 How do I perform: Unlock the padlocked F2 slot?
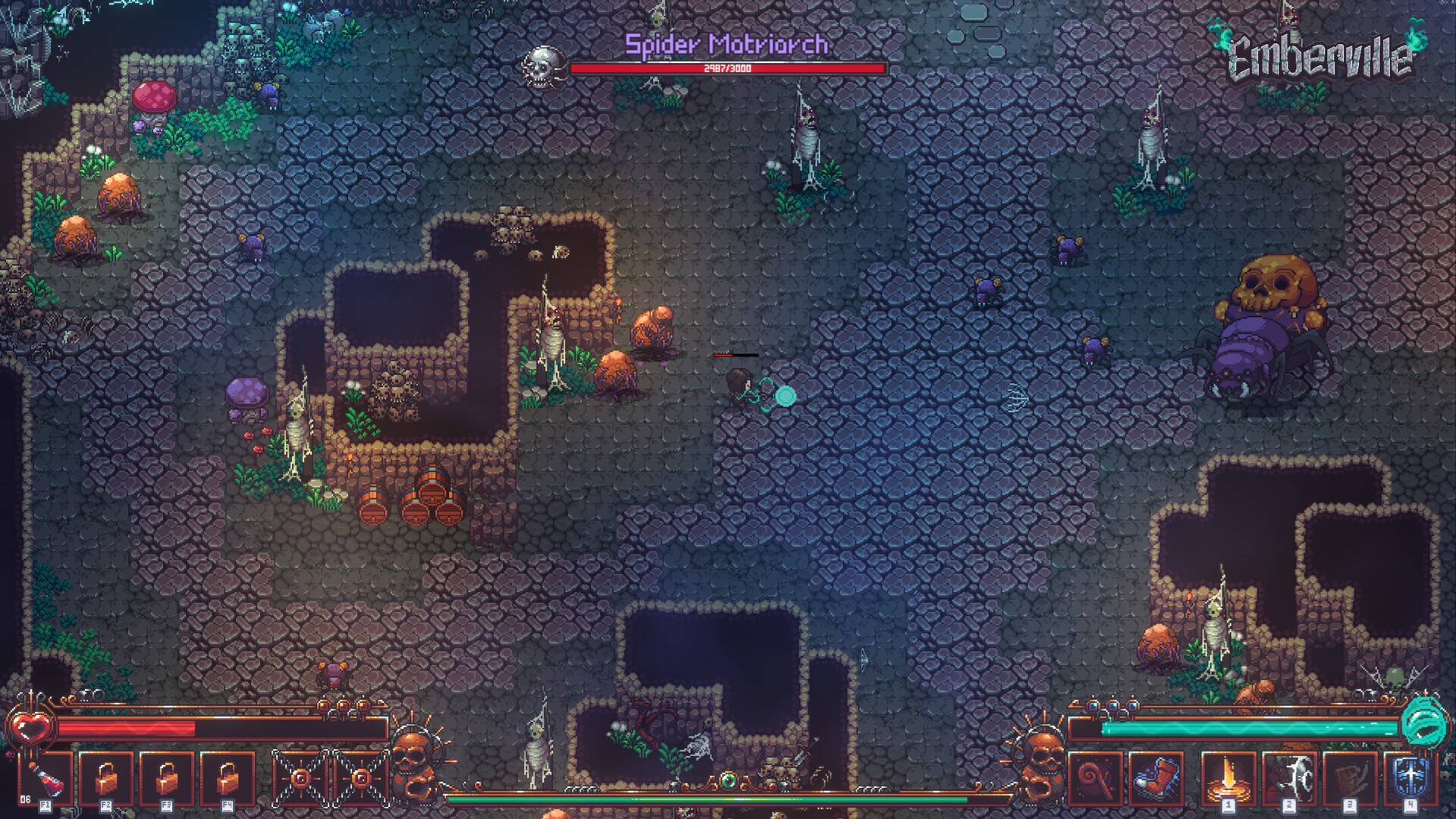pyautogui.click(x=108, y=778)
